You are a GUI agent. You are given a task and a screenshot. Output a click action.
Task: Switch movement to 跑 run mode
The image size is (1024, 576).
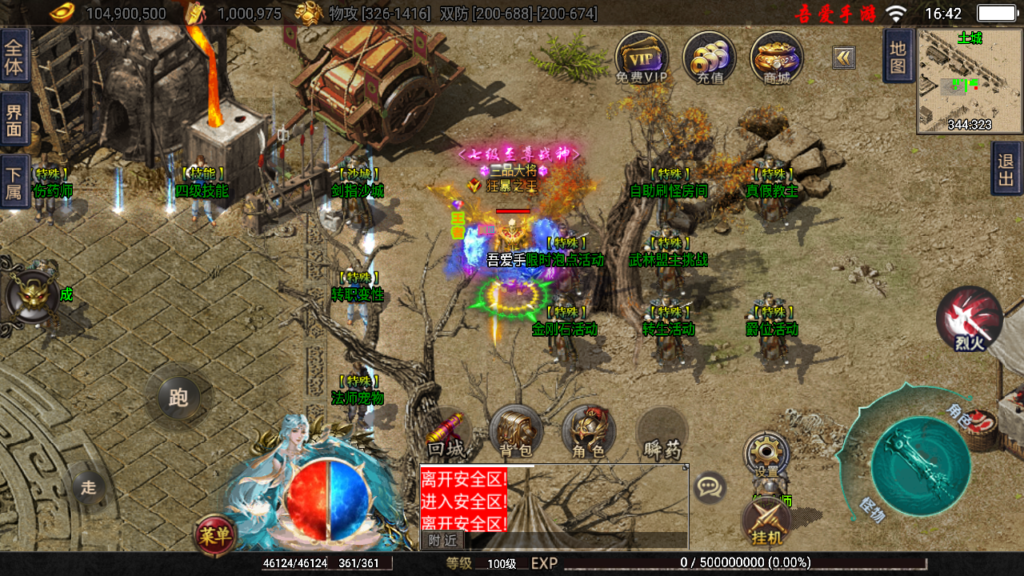[x=178, y=398]
